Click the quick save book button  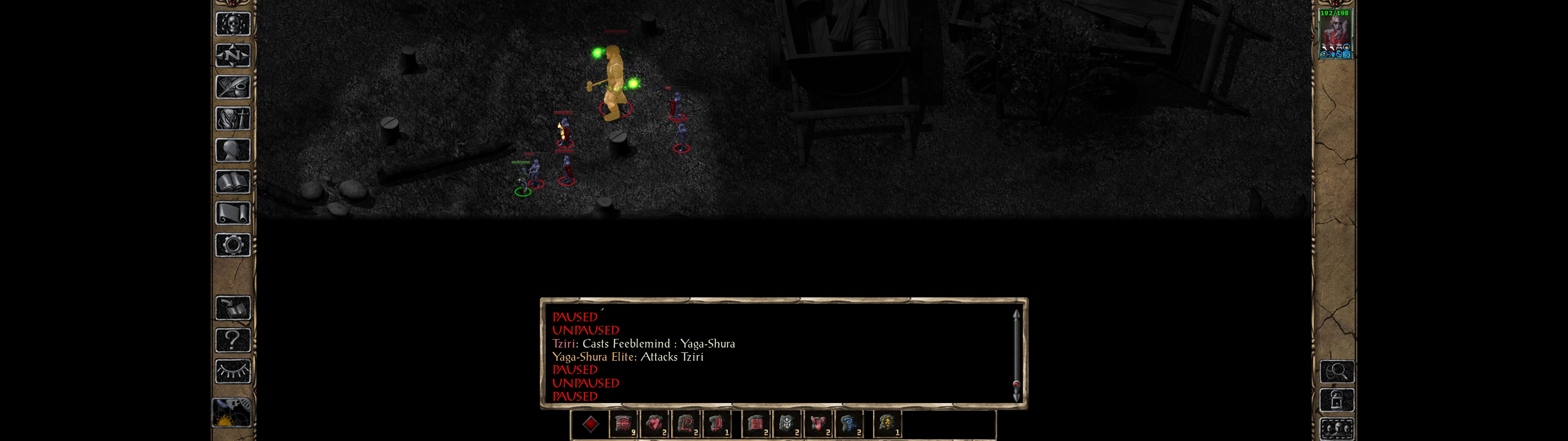point(232,308)
